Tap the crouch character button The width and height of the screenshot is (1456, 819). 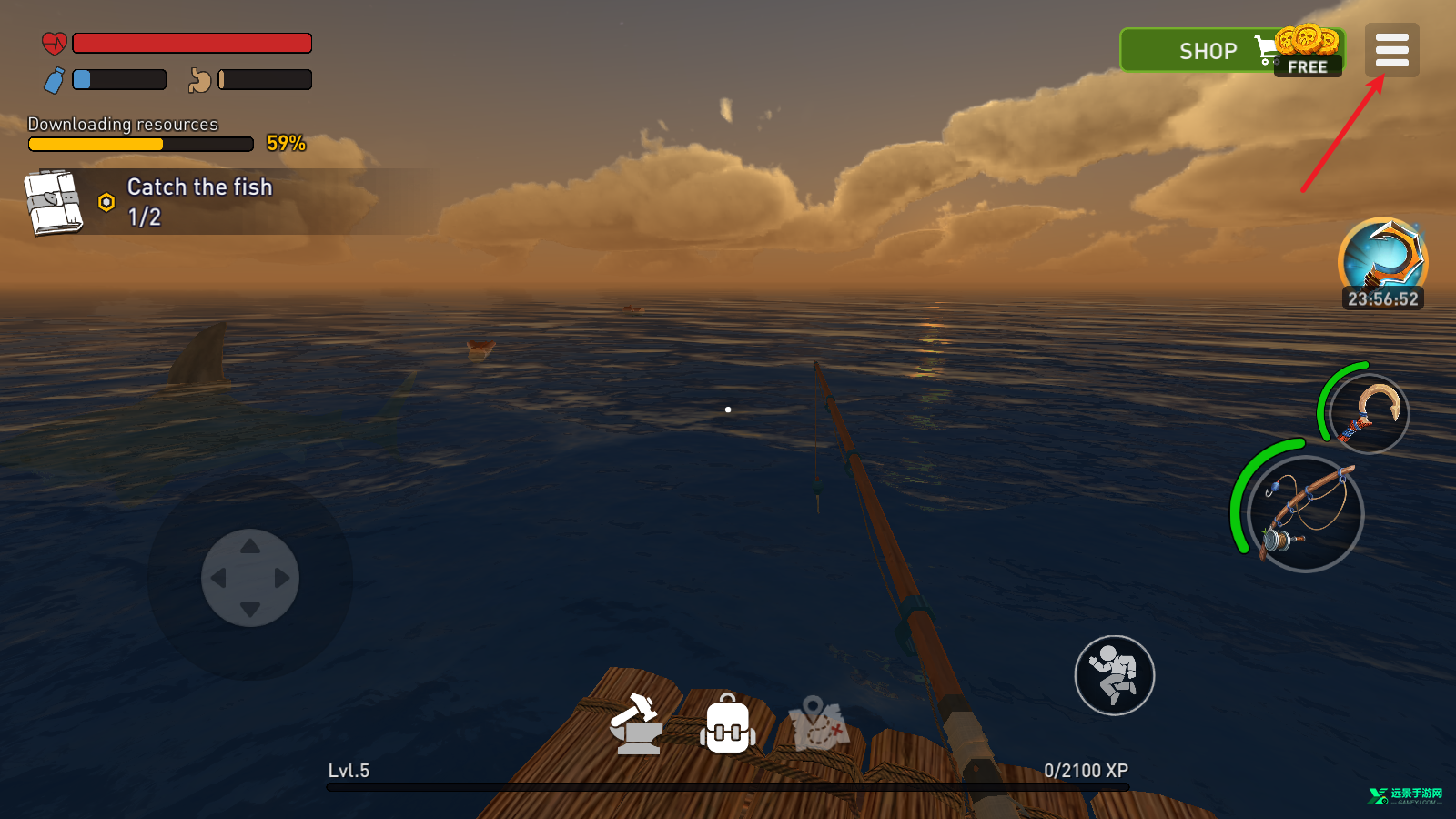[x=1115, y=675]
